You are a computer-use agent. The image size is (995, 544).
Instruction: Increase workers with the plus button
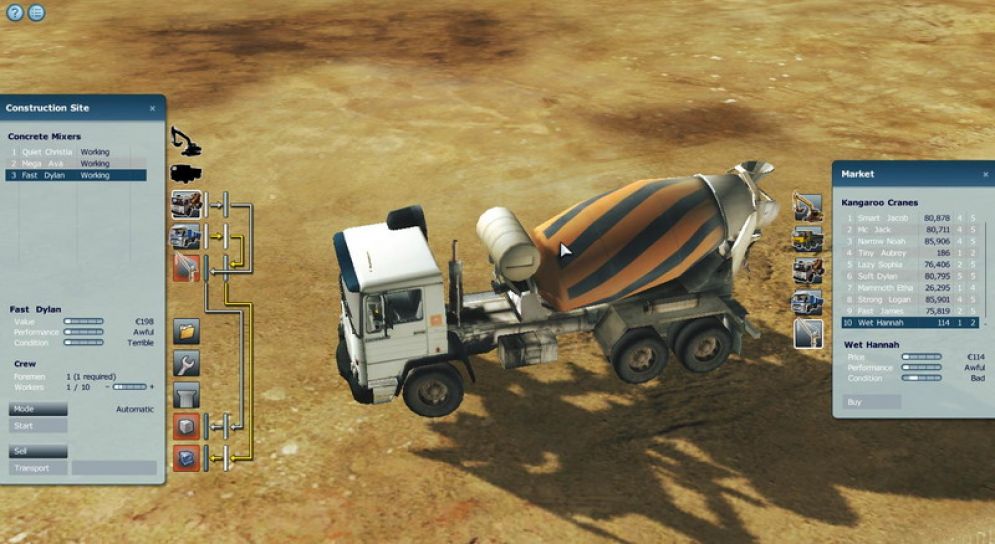coord(152,387)
